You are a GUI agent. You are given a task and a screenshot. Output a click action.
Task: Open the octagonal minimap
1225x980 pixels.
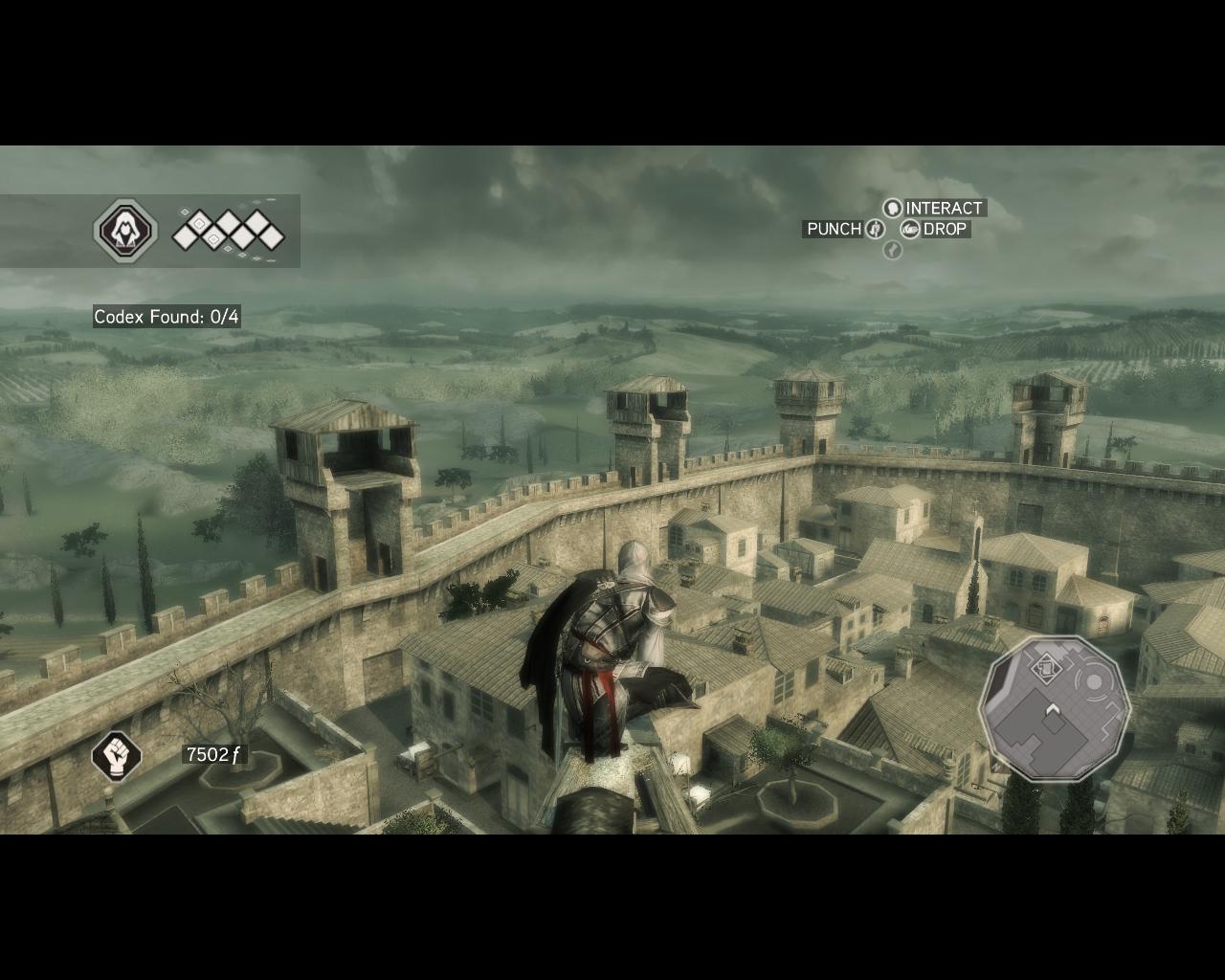pyautogui.click(x=1055, y=709)
